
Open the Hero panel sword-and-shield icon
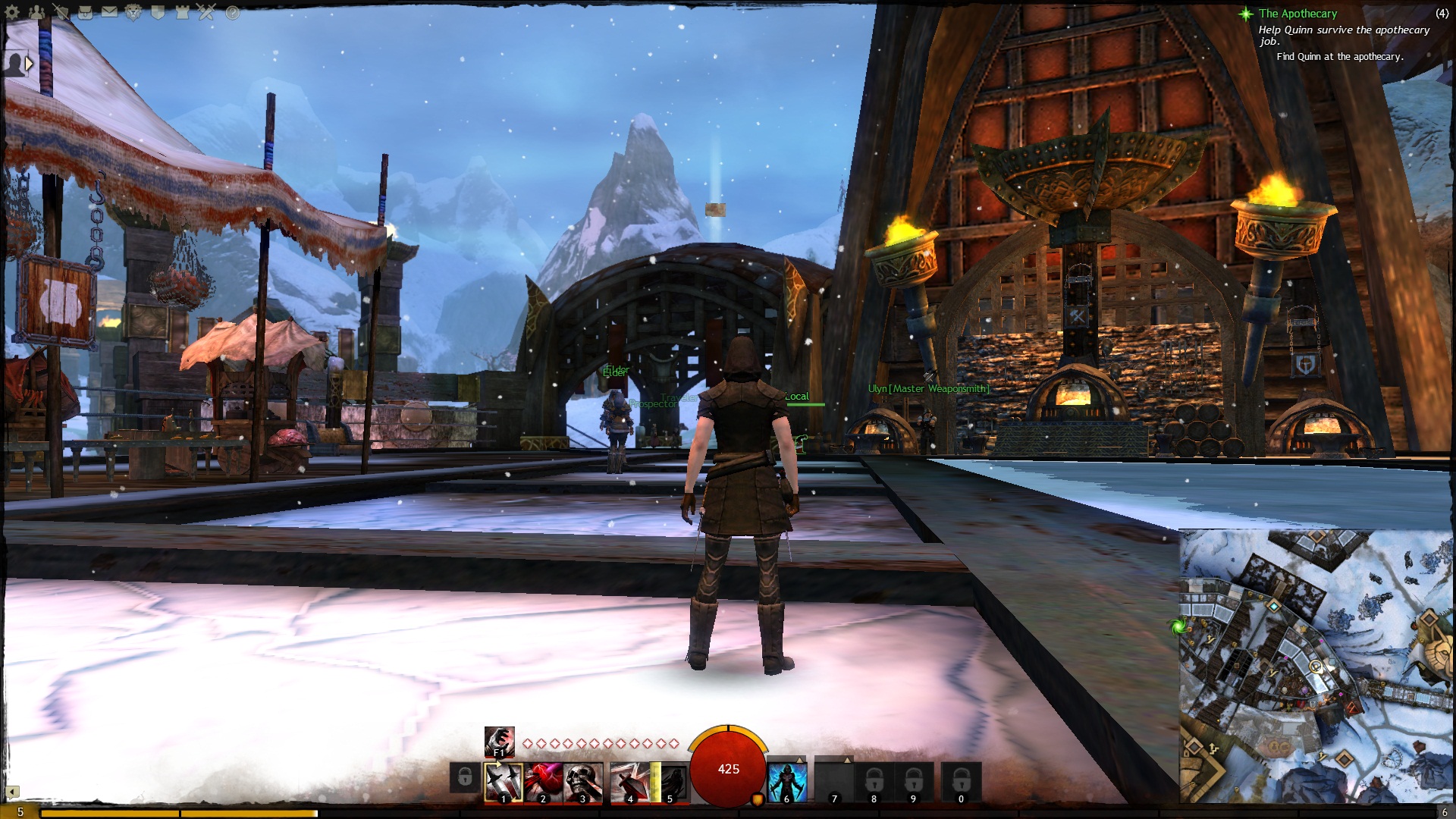[61, 12]
